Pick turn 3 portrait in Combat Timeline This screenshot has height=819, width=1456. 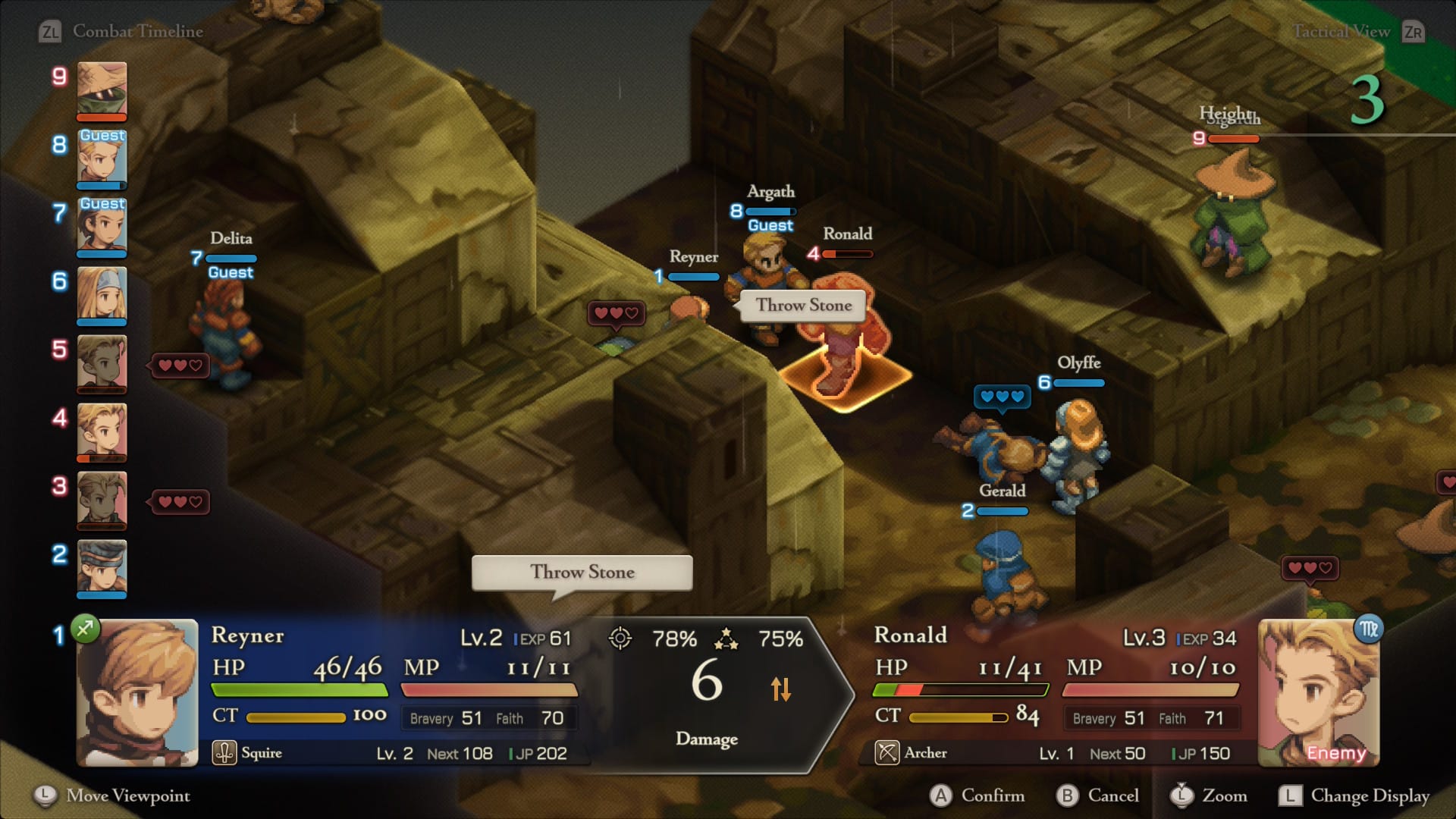102,499
